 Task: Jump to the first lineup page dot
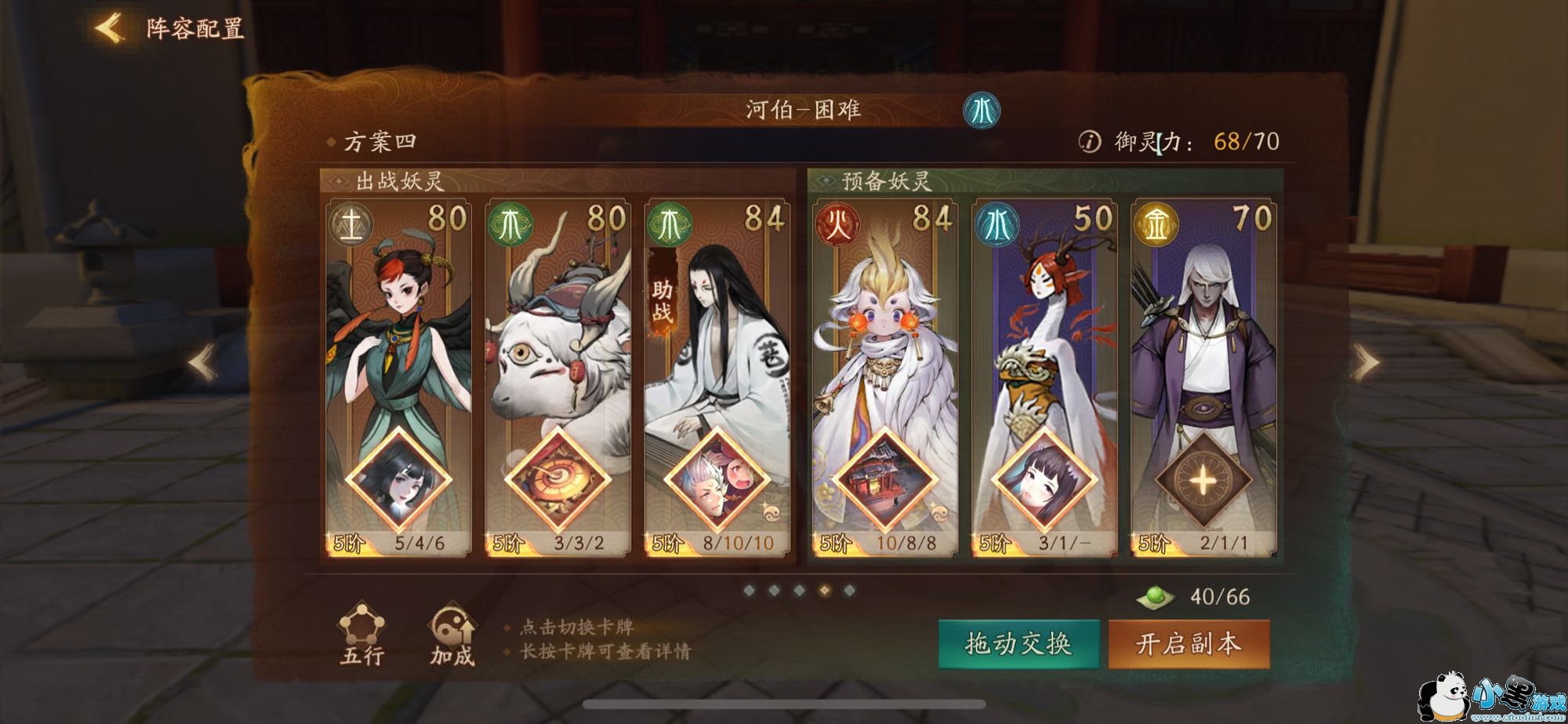point(750,590)
